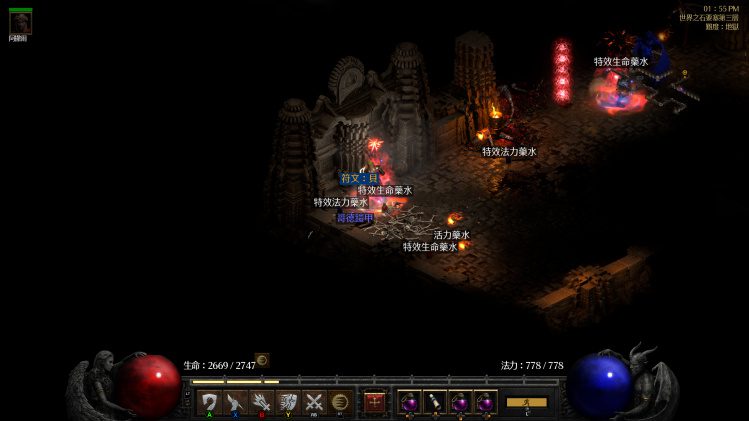Choose the first curled claw skill icon
Screen dimensions: 749x421
[209, 402]
